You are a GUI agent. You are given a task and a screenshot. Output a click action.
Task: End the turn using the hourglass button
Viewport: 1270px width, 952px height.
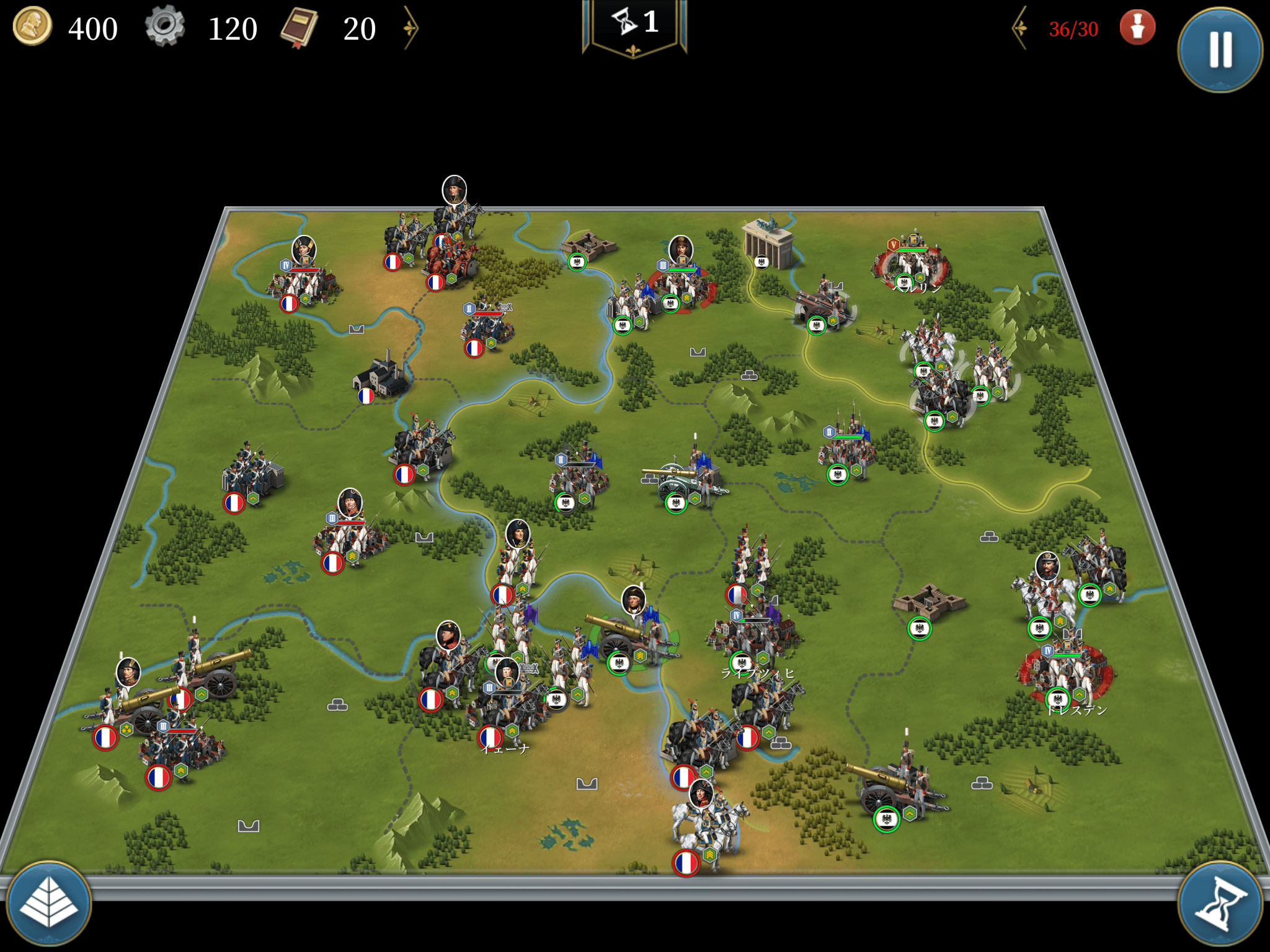coord(1219,904)
